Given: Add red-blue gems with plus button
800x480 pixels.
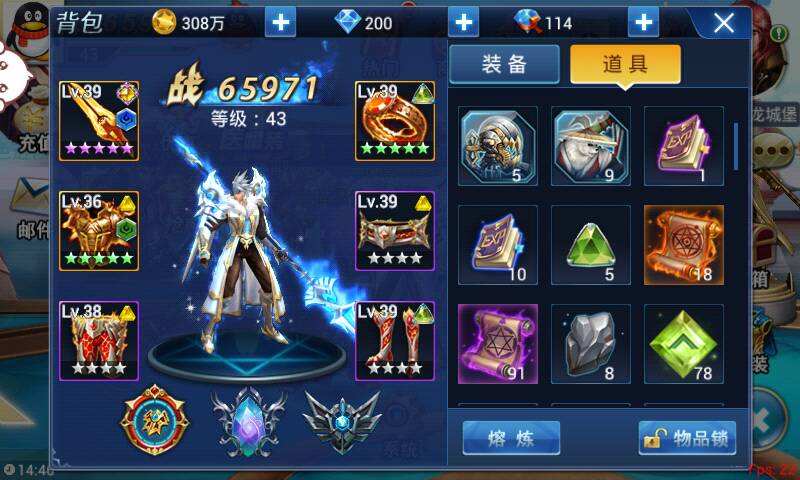Looking at the screenshot, I should (x=643, y=22).
